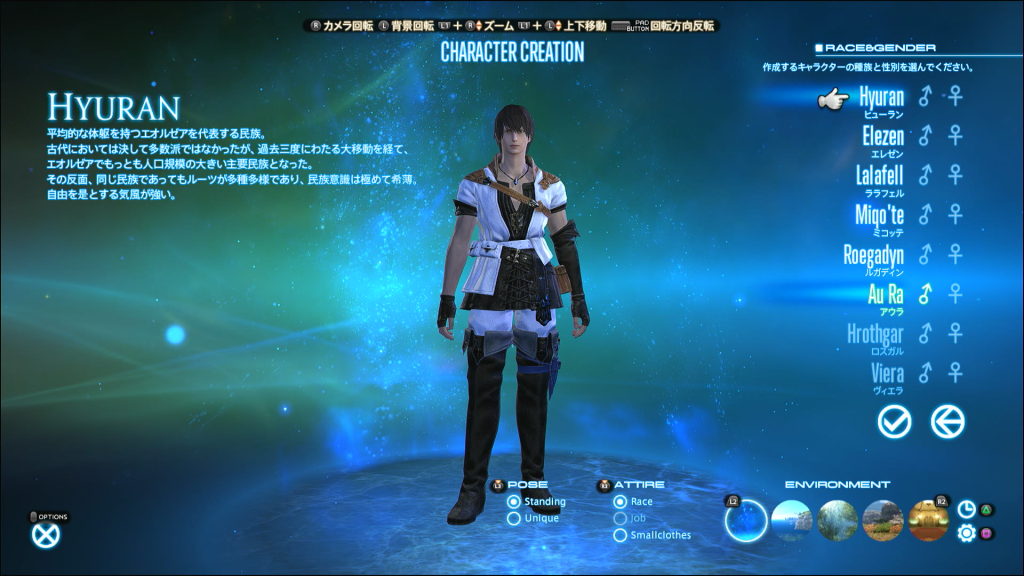
Task: Go back using the left arrow button
Action: (947, 422)
